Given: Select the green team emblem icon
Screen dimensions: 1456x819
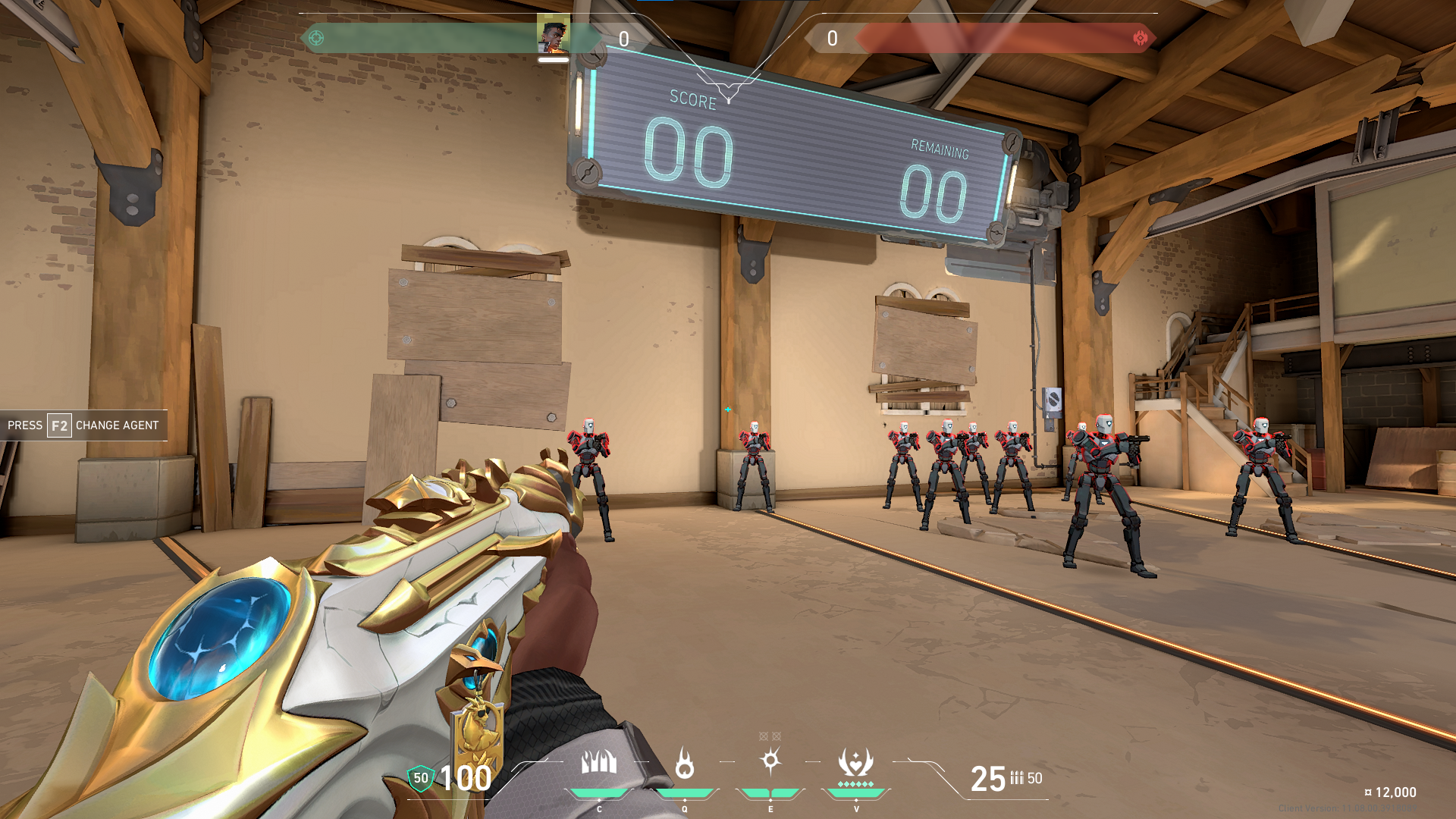Looking at the screenshot, I should [x=316, y=38].
